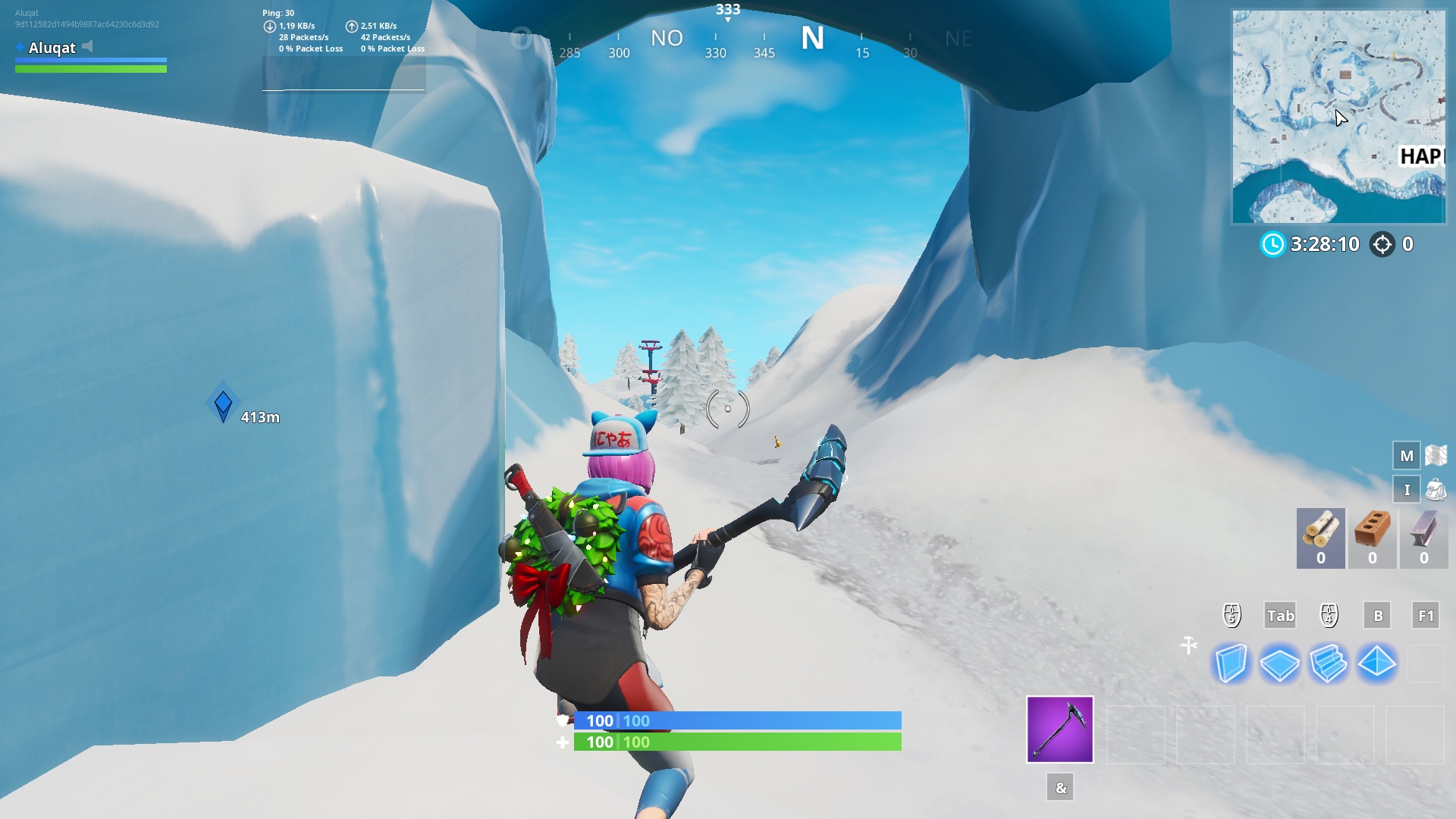Select the floor build piece icon
Screen dimensions: 1456x819
1281,664
